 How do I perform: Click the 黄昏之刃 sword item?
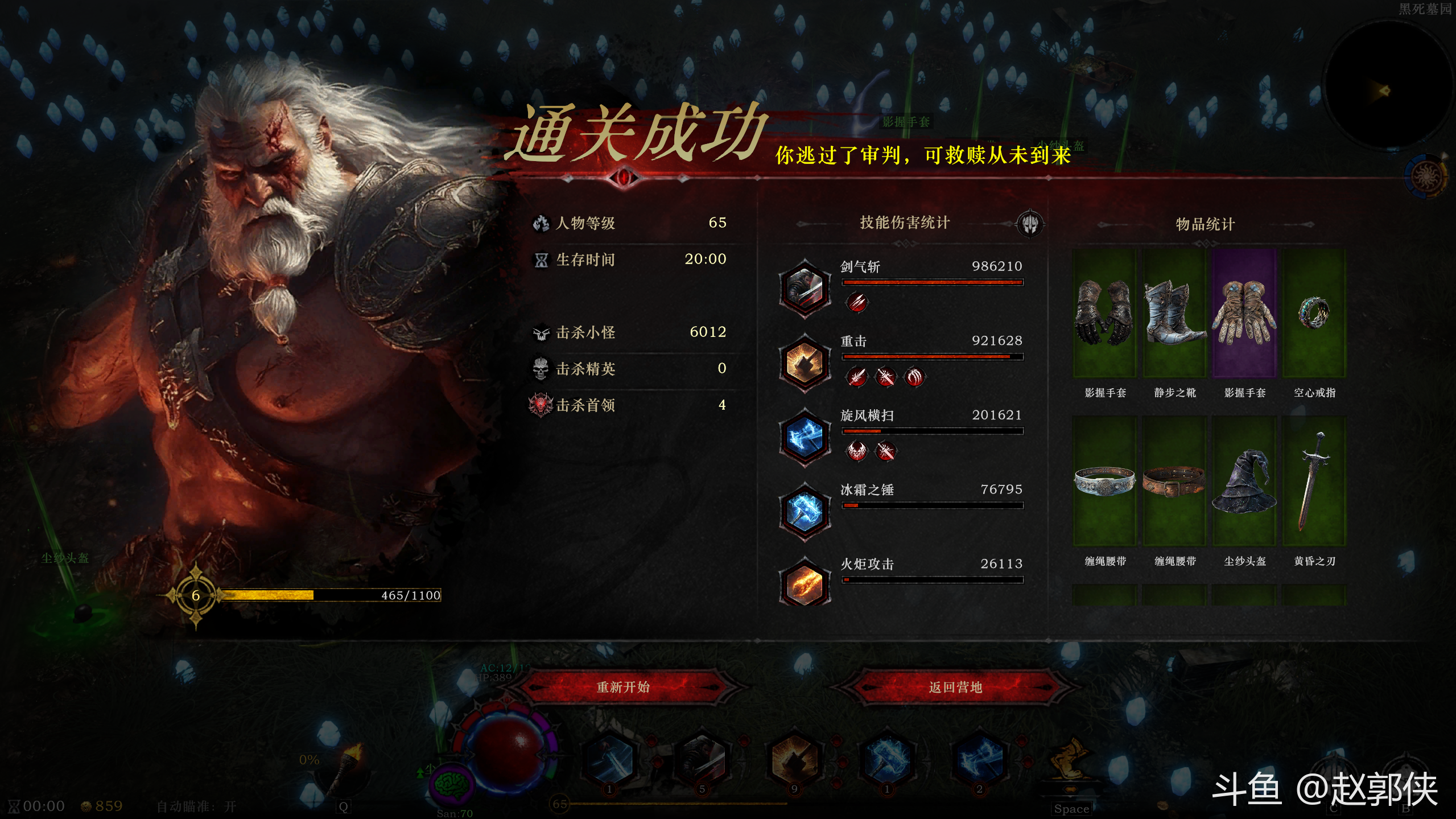point(1314,481)
